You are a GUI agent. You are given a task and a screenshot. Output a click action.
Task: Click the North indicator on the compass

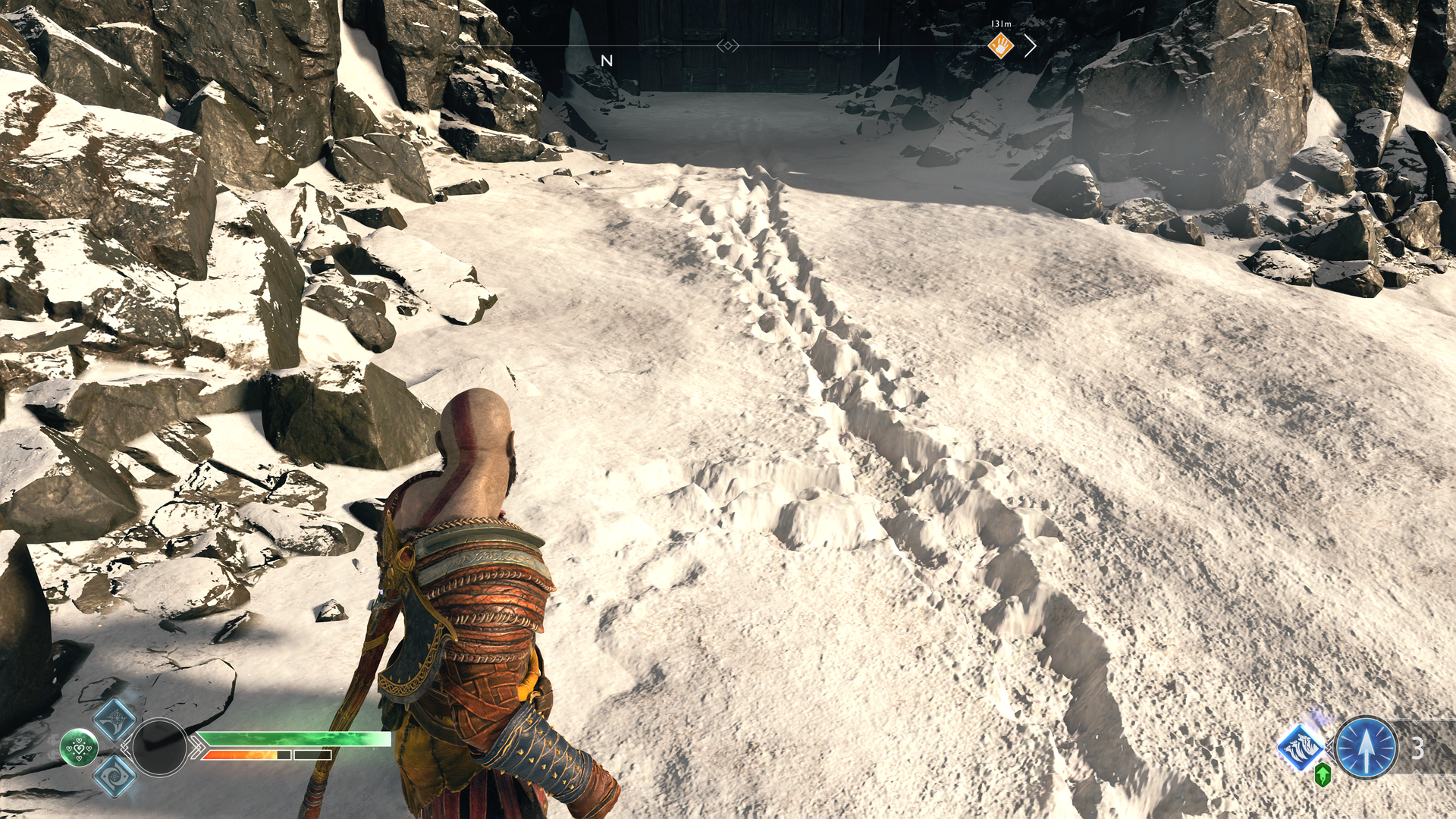pyautogui.click(x=607, y=61)
